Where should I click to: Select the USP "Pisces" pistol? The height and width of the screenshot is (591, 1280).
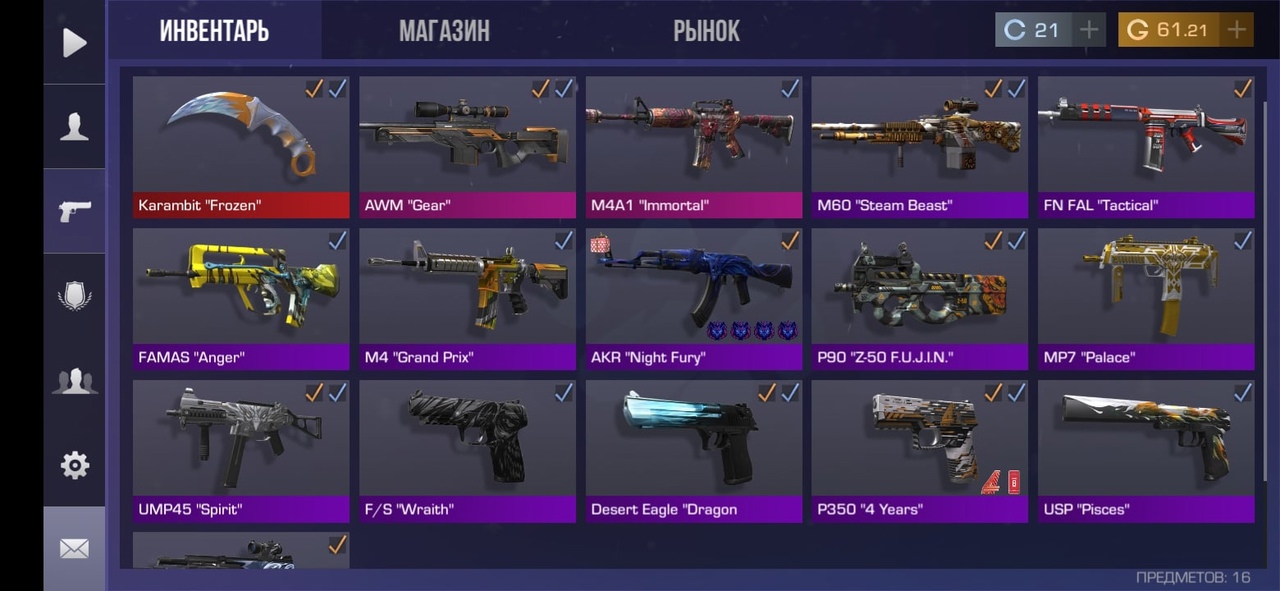point(1146,451)
